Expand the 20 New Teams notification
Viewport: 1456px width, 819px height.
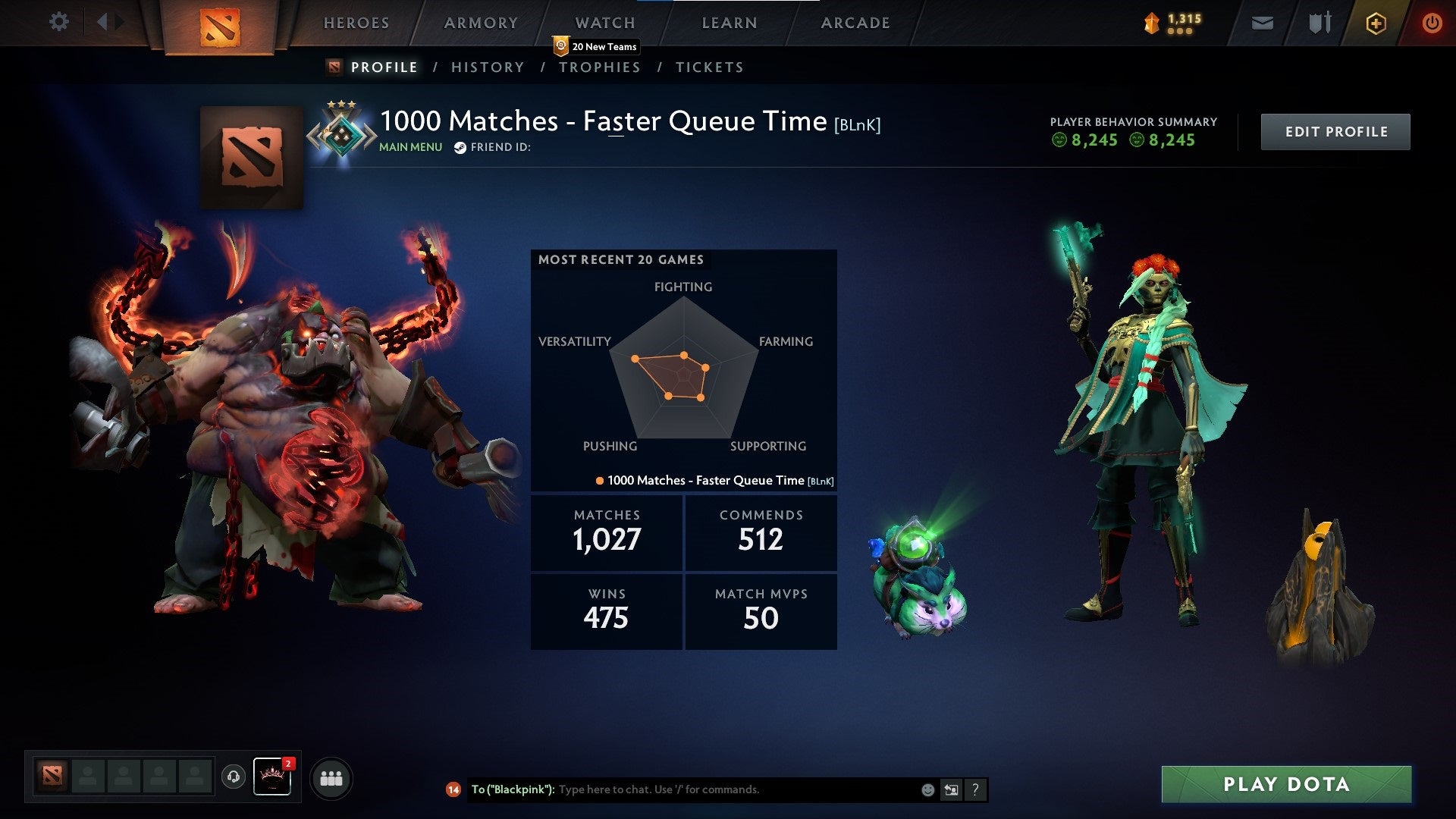[596, 46]
